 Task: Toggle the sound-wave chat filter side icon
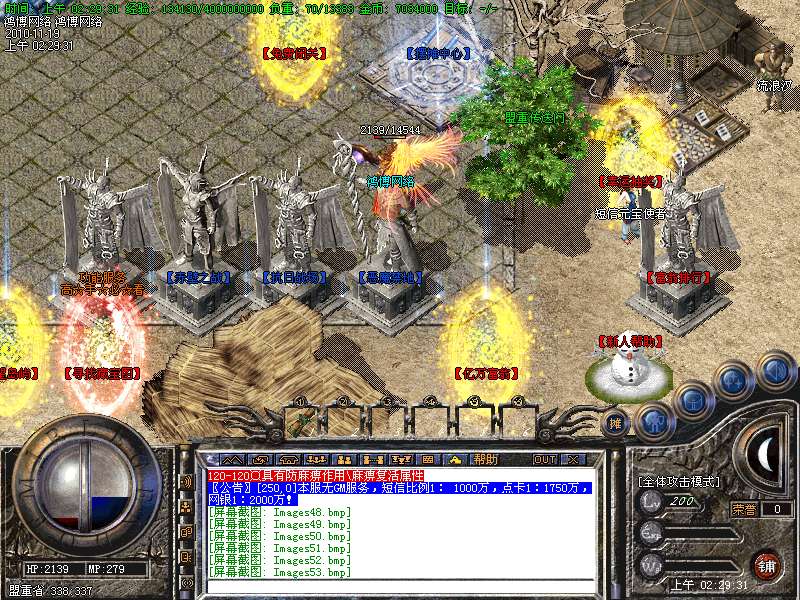point(186,481)
